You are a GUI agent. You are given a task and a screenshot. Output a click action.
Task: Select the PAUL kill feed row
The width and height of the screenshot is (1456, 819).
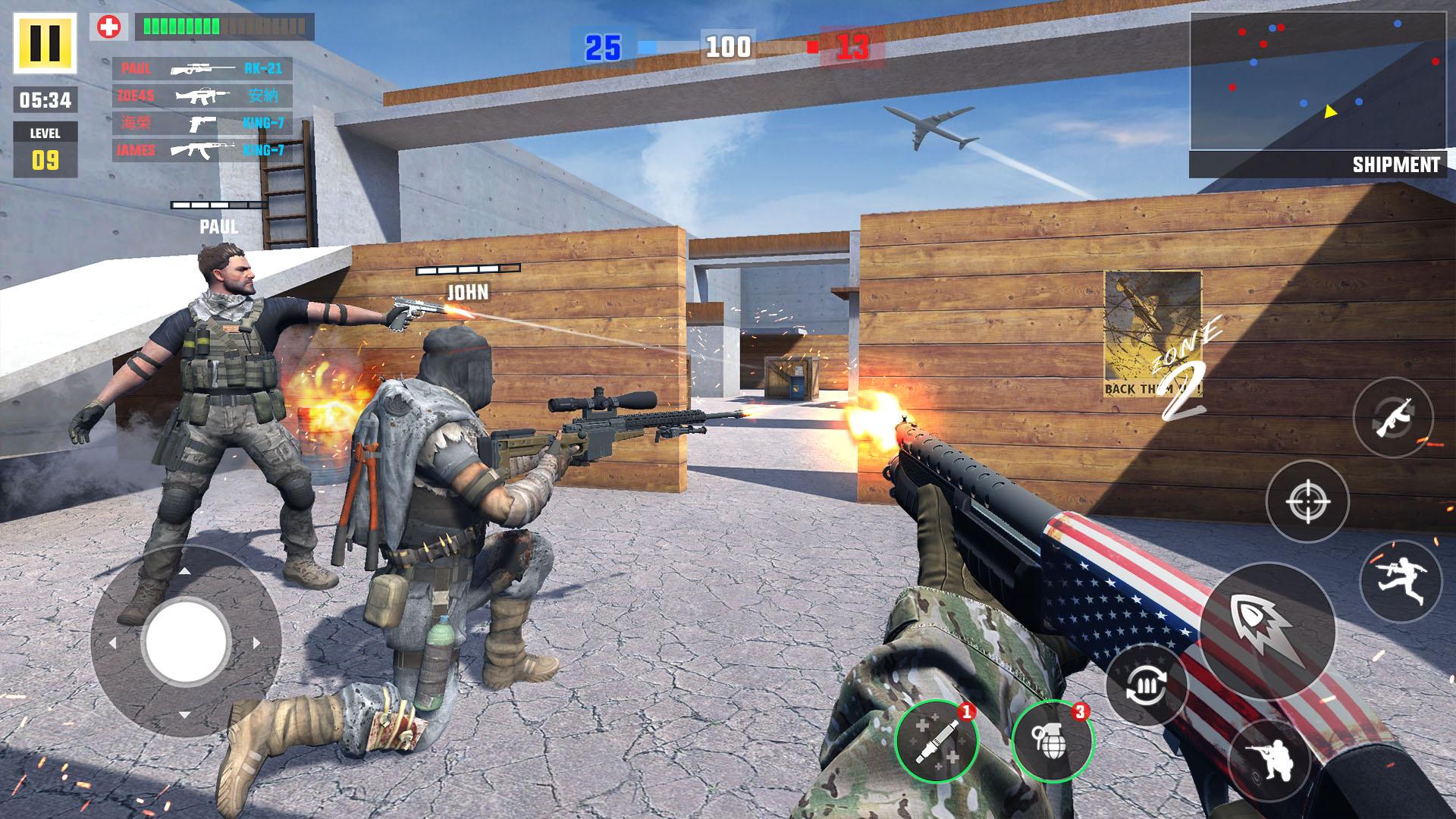click(202, 69)
